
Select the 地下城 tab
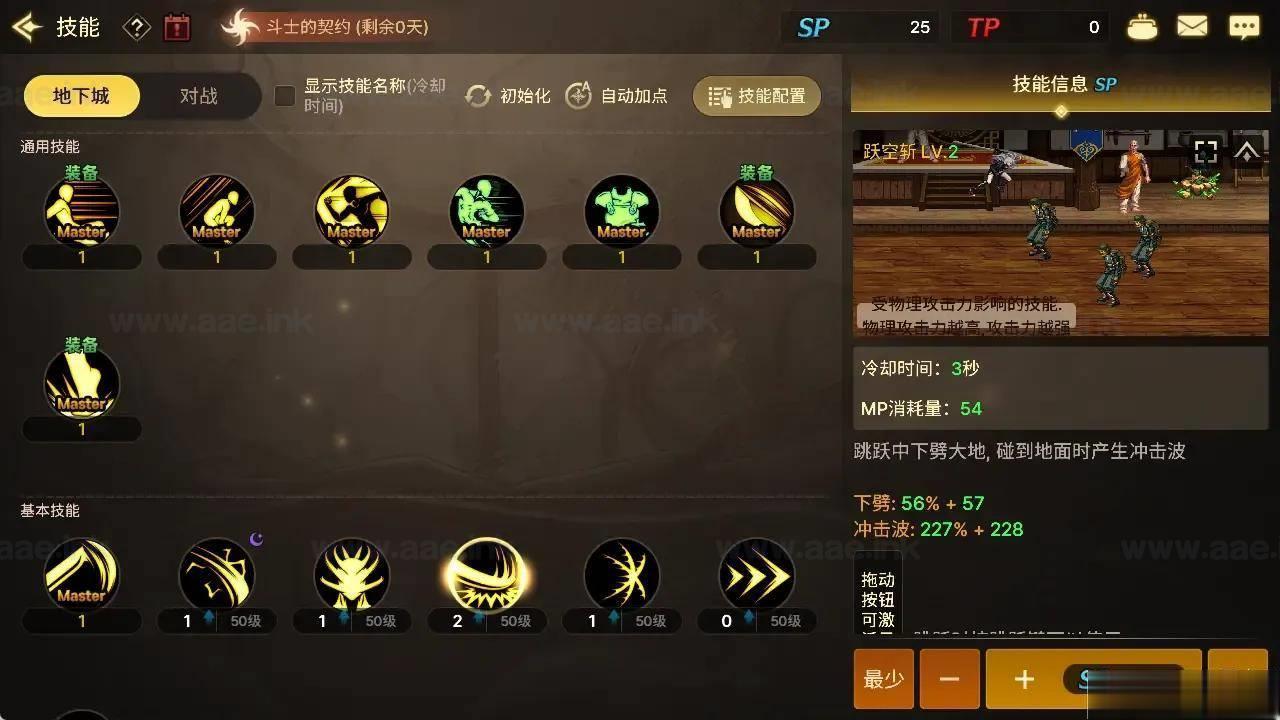[x=81, y=96]
